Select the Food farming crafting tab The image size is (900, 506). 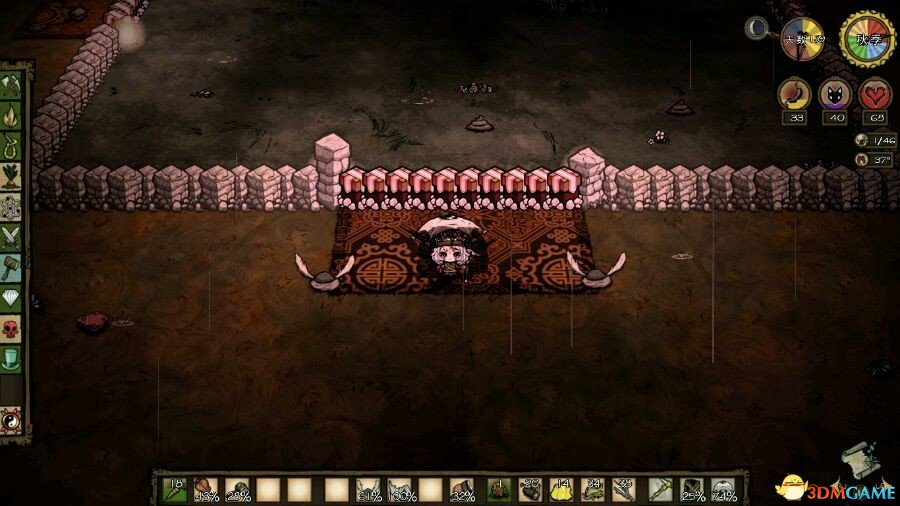(x=13, y=178)
